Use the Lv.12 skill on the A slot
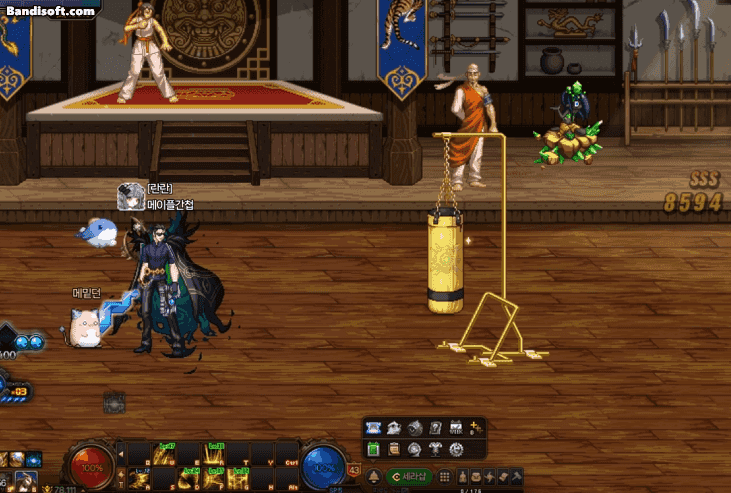This screenshot has width=731, height=493. point(142,478)
